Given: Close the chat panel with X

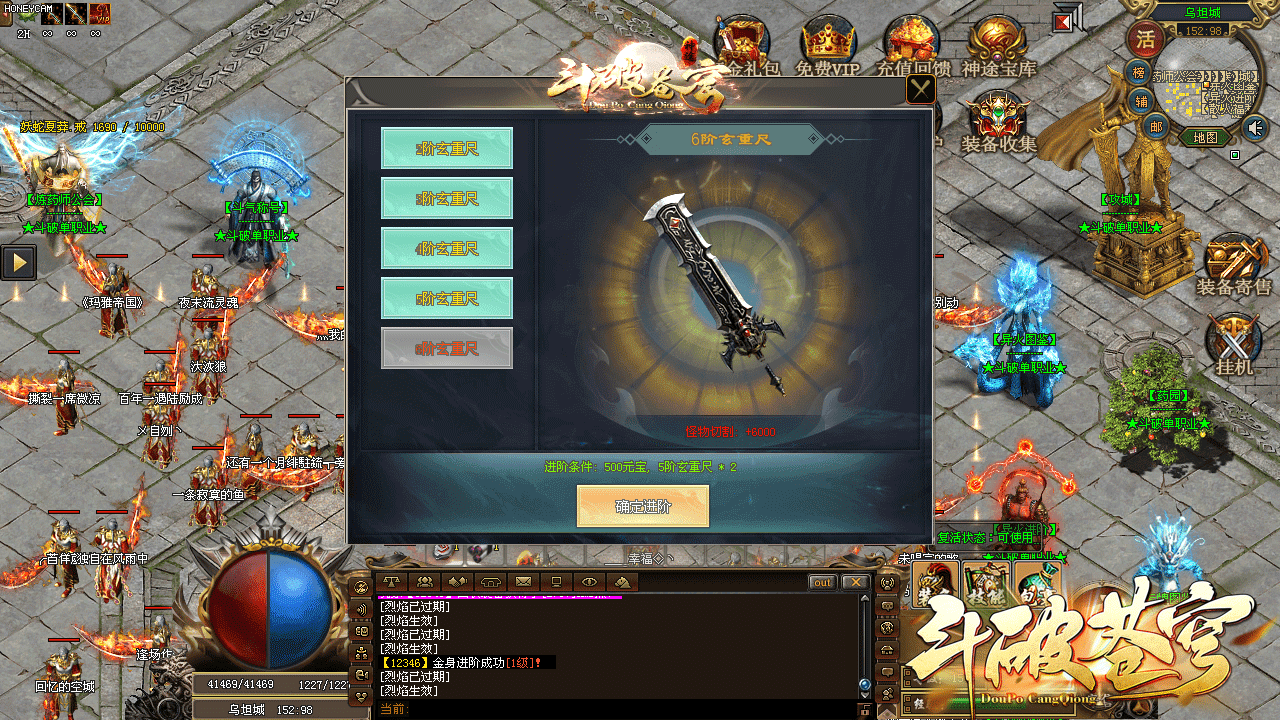Looking at the screenshot, I should tap(854, 582).
